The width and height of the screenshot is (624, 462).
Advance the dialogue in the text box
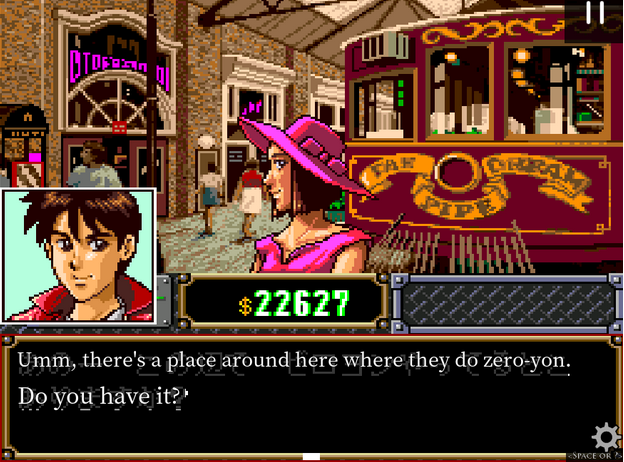coord(300,395)
